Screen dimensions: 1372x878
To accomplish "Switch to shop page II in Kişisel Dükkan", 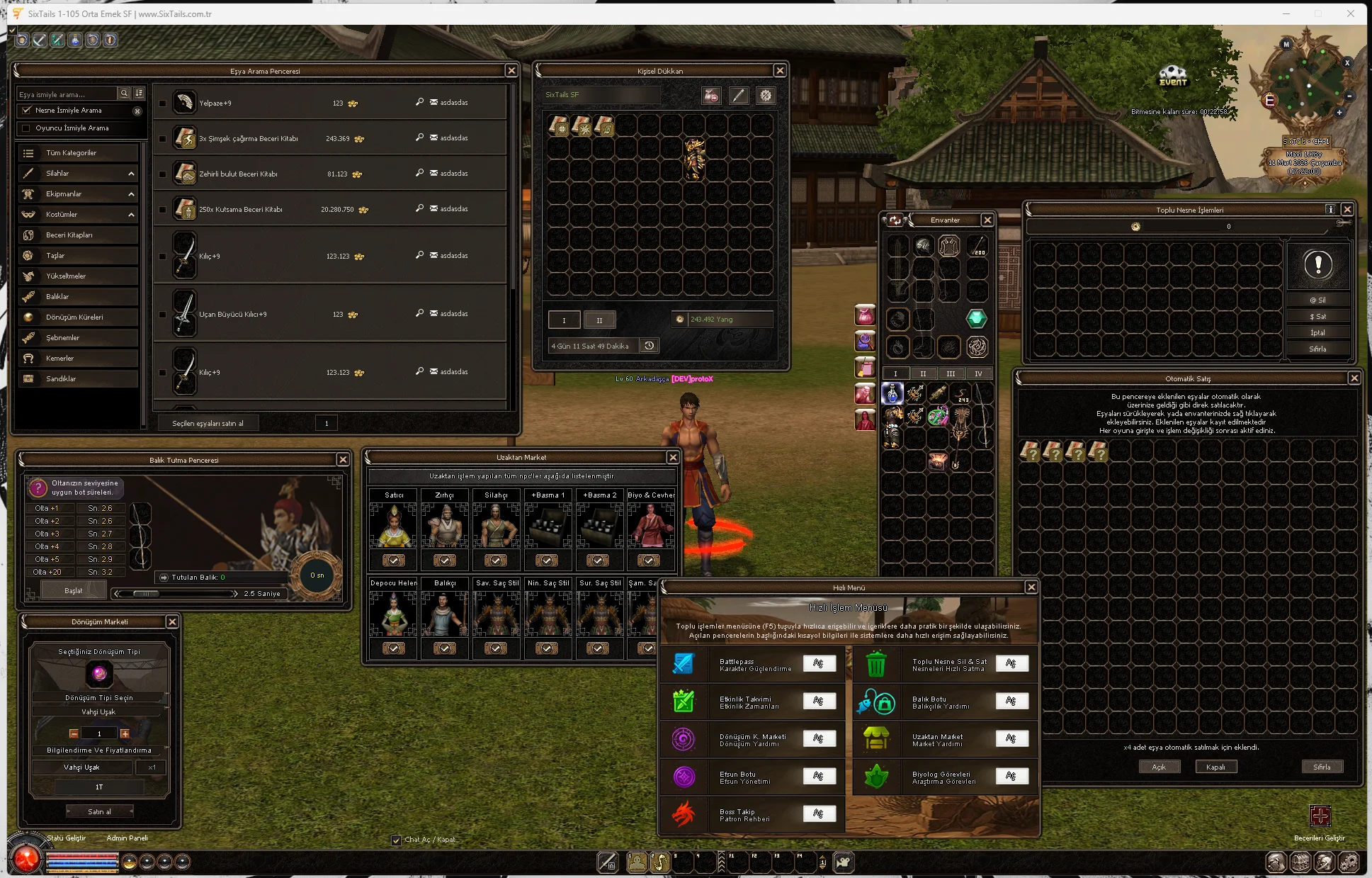I will pyautogui.click(x=599, y=320).
